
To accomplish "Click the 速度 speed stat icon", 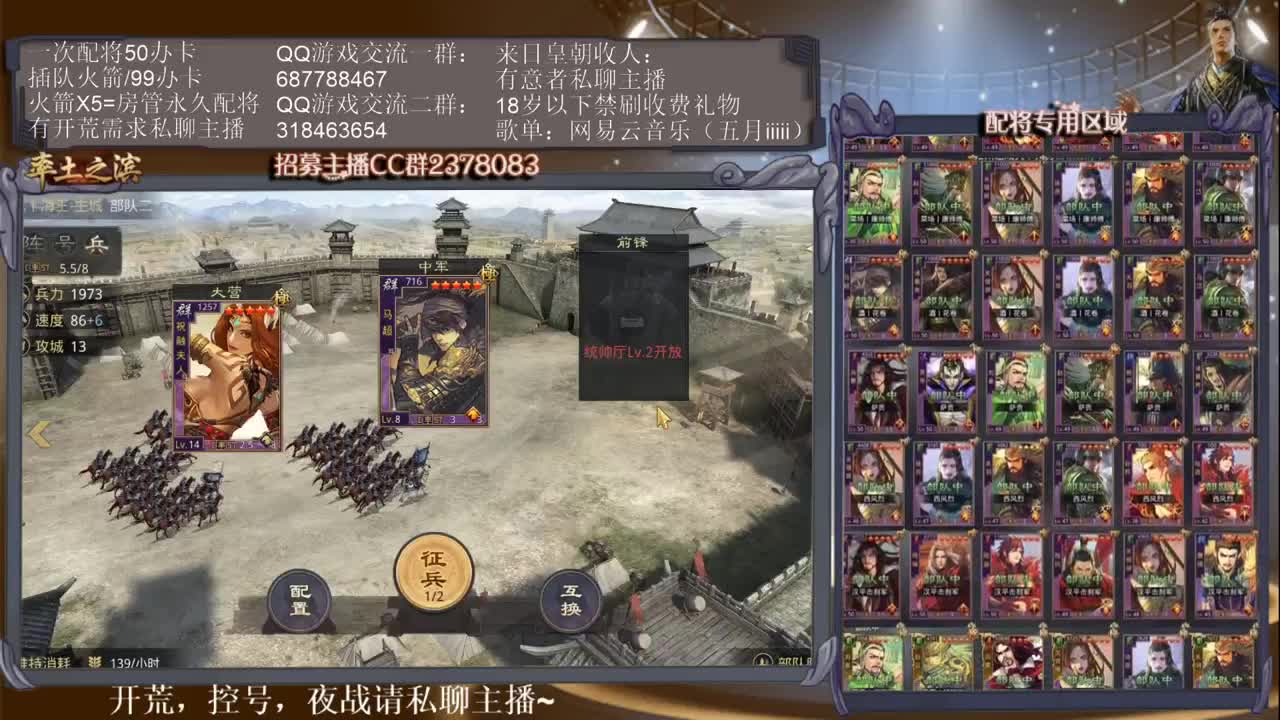I will tap(25, 321).
